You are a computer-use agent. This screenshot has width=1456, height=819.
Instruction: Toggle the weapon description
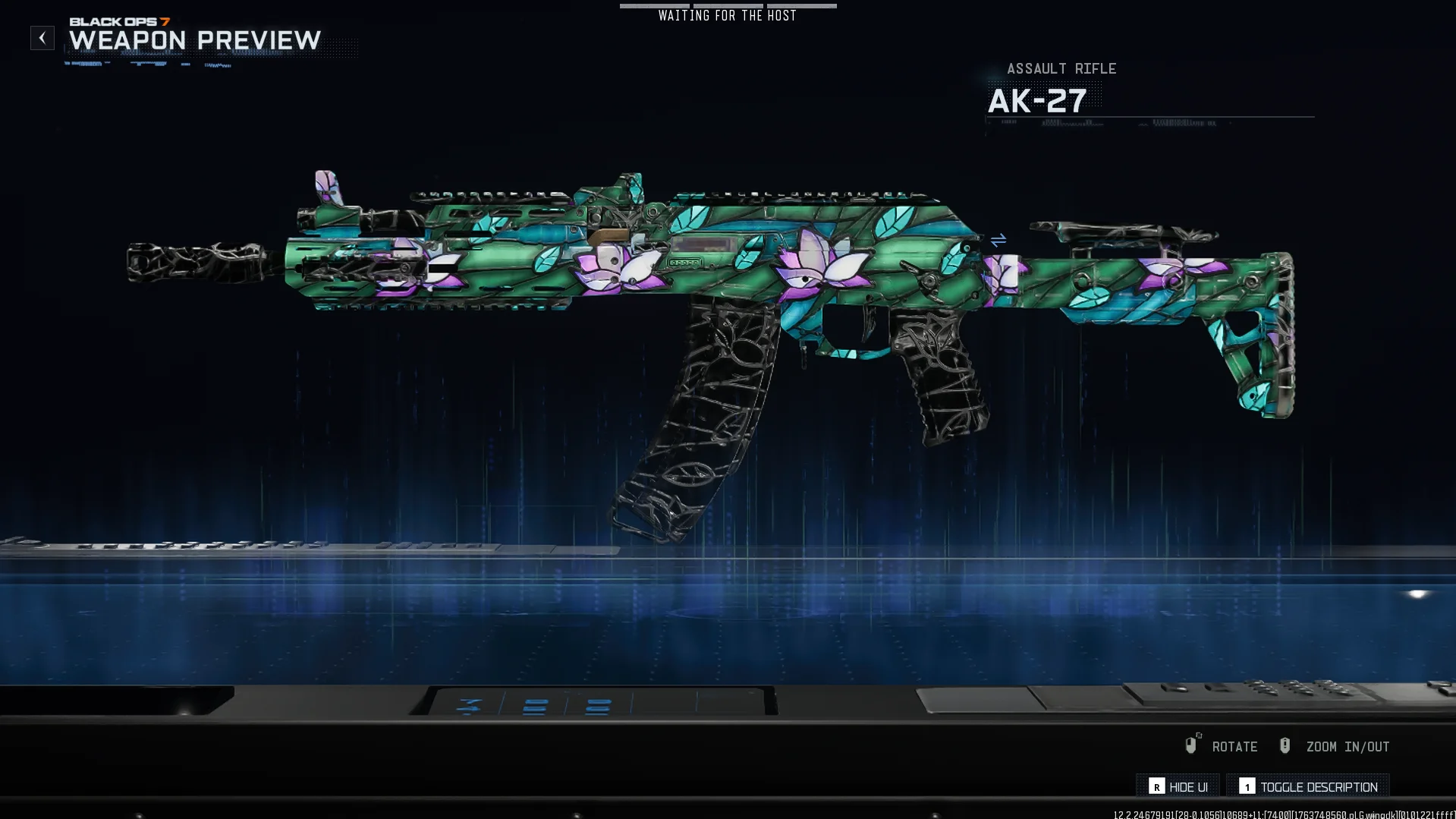tap(1308, 786)
